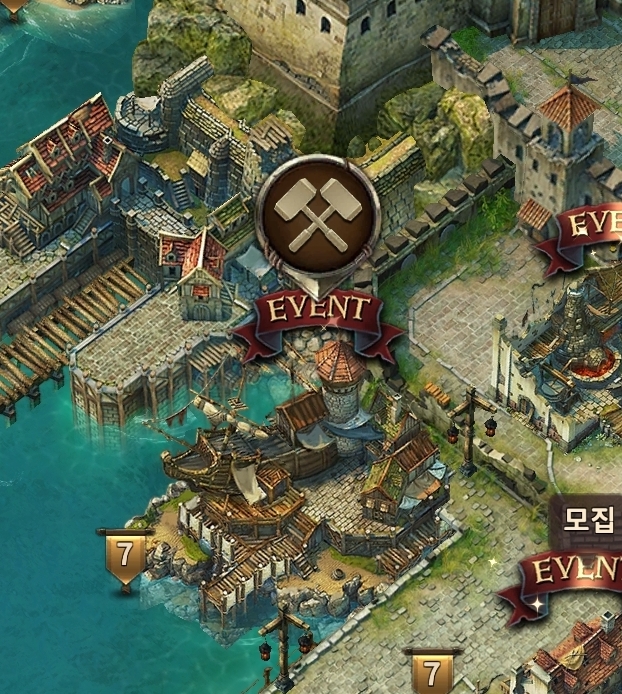Open the EVENT banner below the 모집 label
Image resolution: width=622 pixels, height=694 pixels.
pos(575,573)
